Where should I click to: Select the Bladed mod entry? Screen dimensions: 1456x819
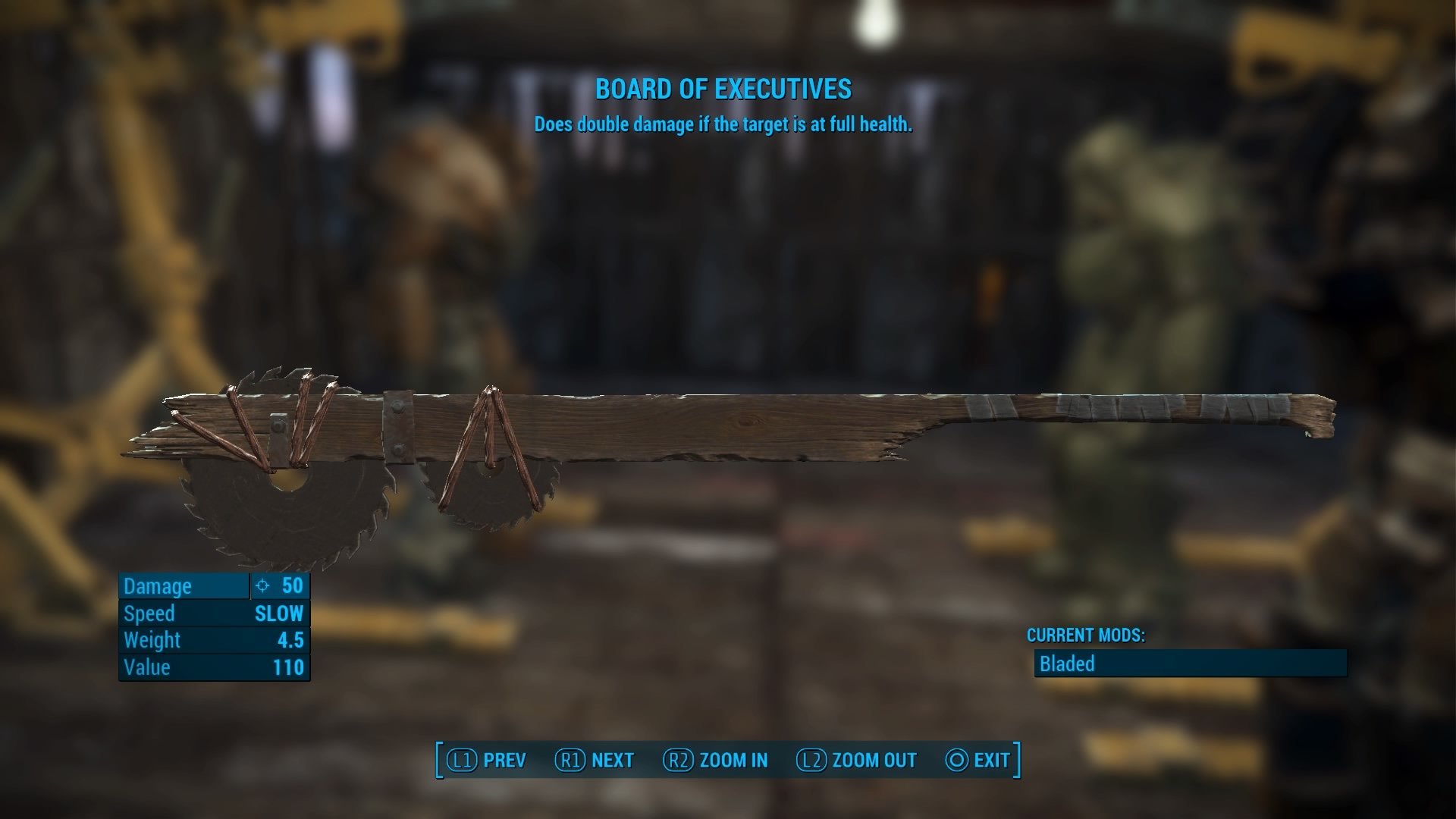point(1190,664)
